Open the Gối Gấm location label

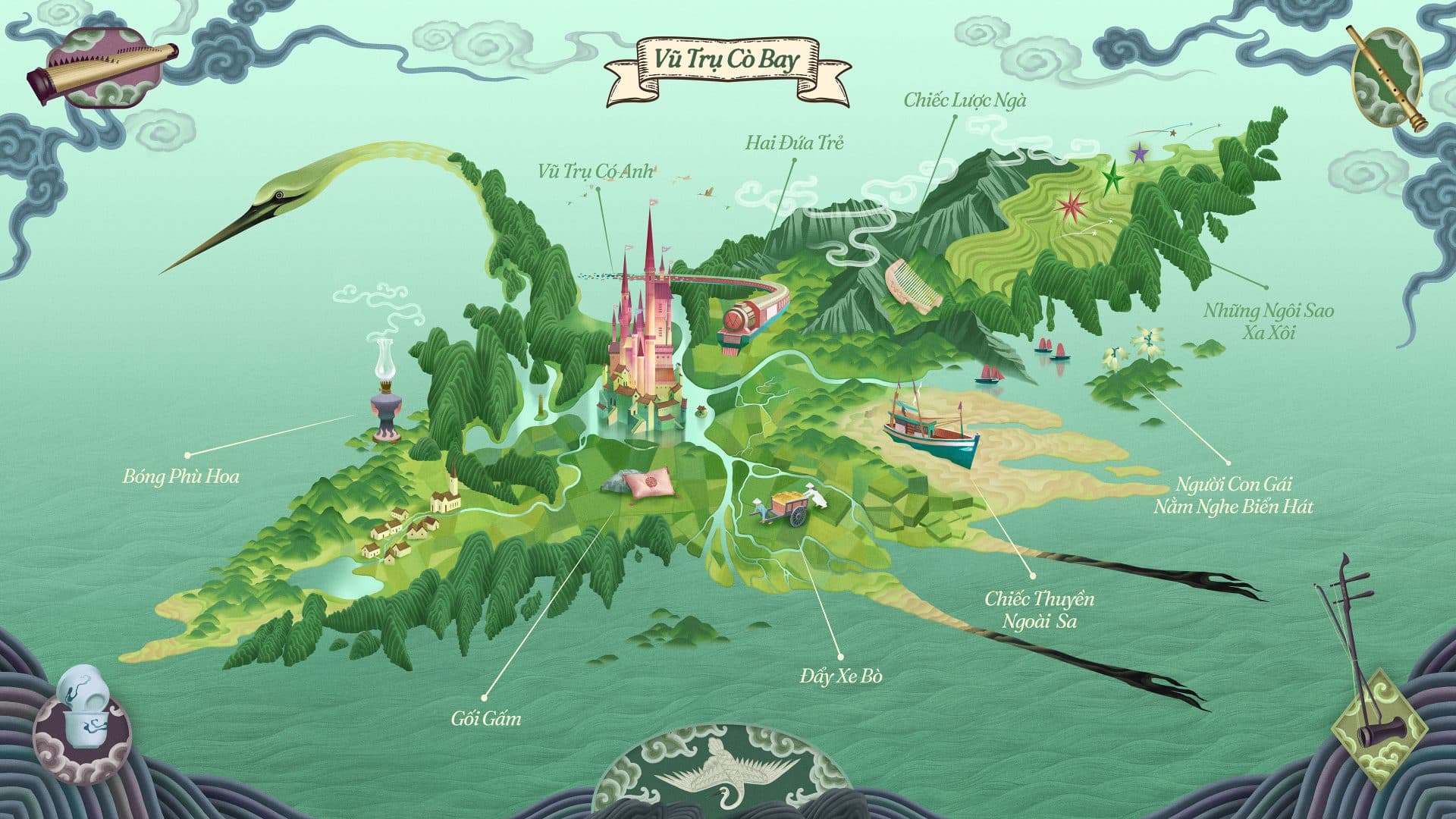click(x=486, y=717)
